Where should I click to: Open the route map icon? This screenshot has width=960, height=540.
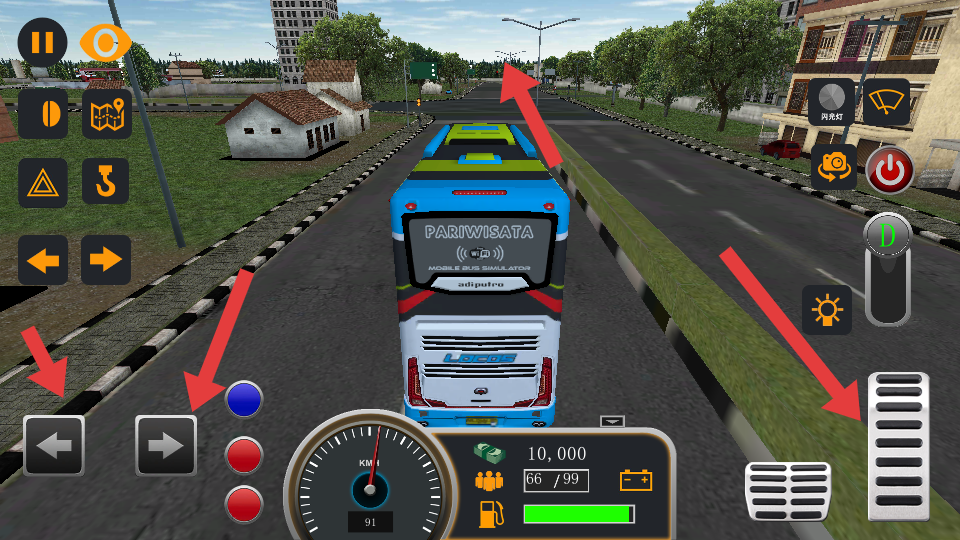pos(106,114)
